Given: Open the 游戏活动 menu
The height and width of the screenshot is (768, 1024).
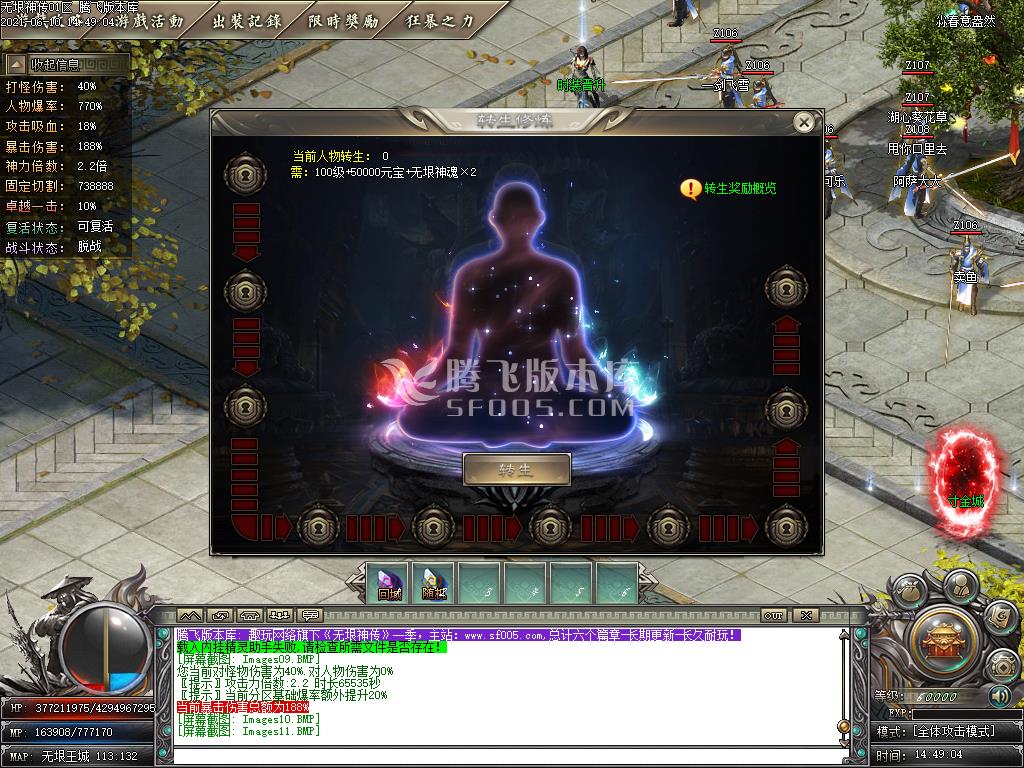Looking at the screenshot, I should 149,20.
